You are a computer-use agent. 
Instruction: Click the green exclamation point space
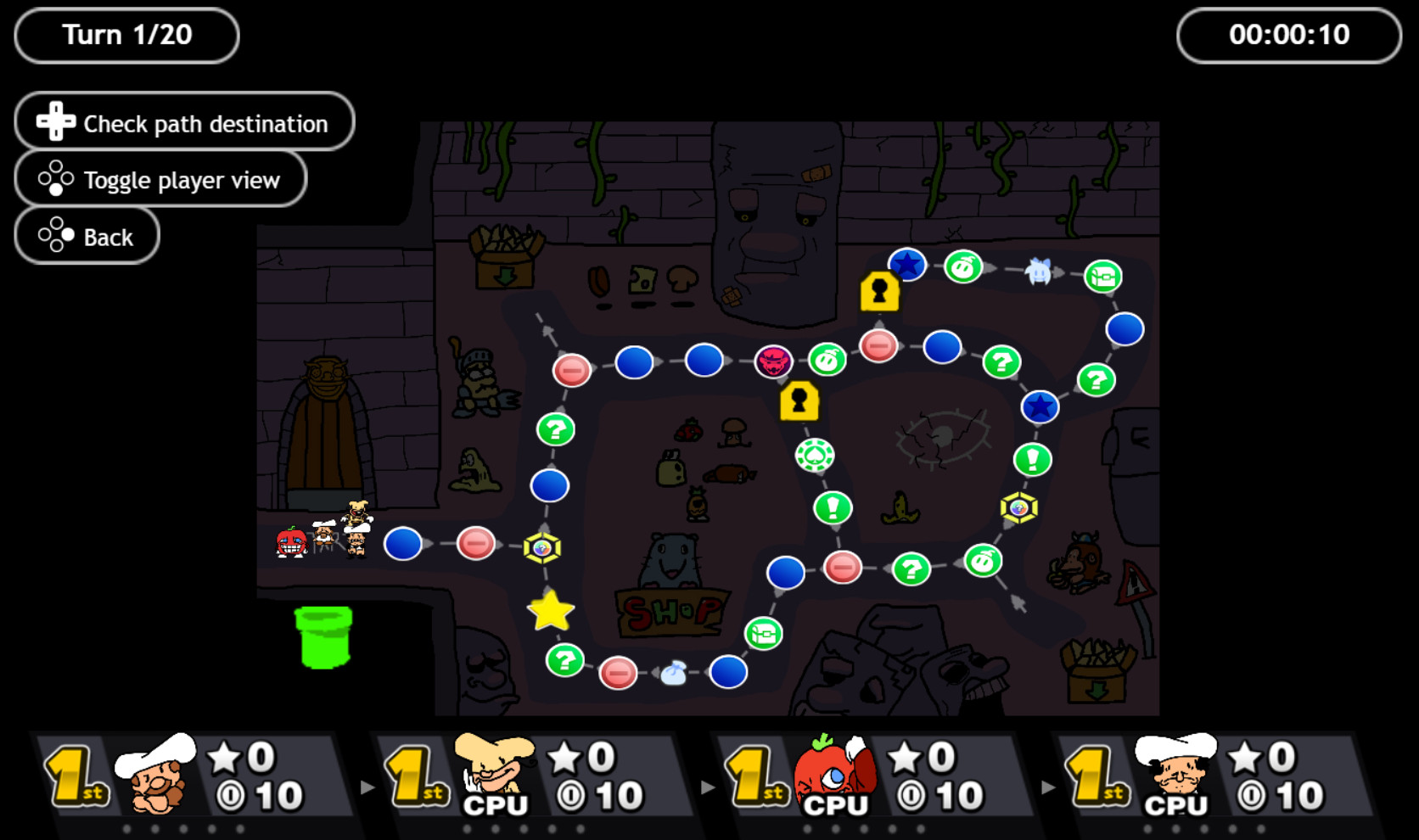point(835,509)
